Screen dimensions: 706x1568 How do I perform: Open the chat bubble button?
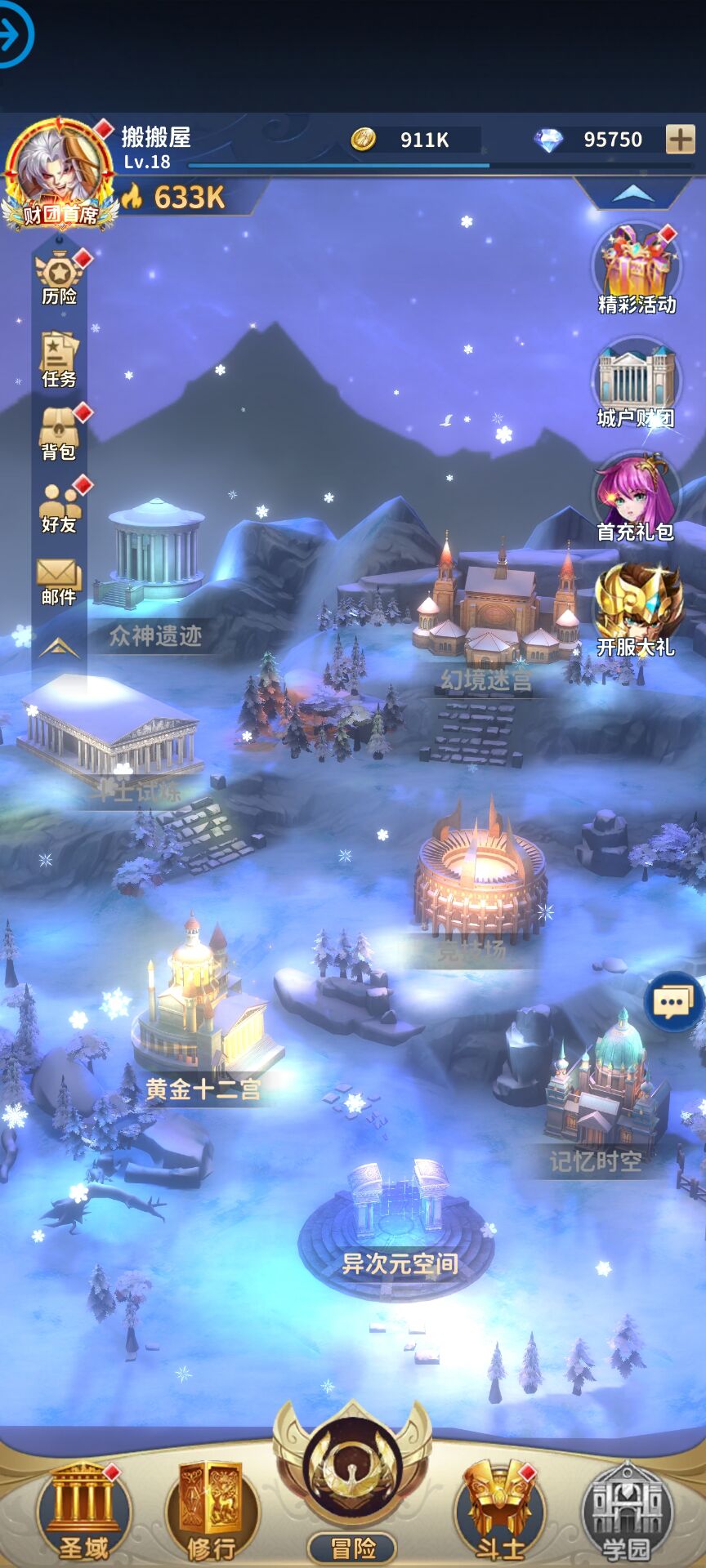pyautogui.click(x=672, y=1001)
